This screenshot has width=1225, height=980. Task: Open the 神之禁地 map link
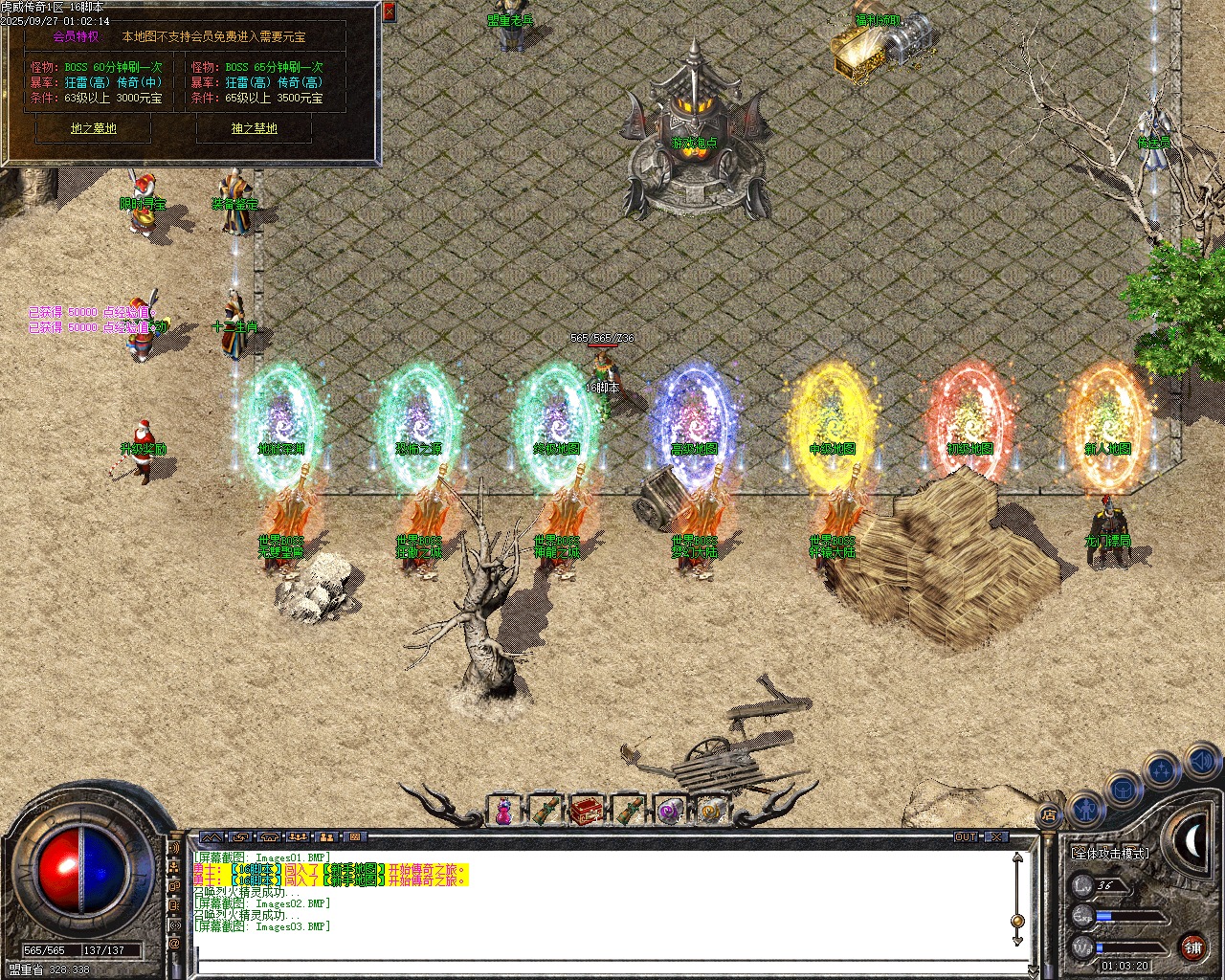click(254, 128)
